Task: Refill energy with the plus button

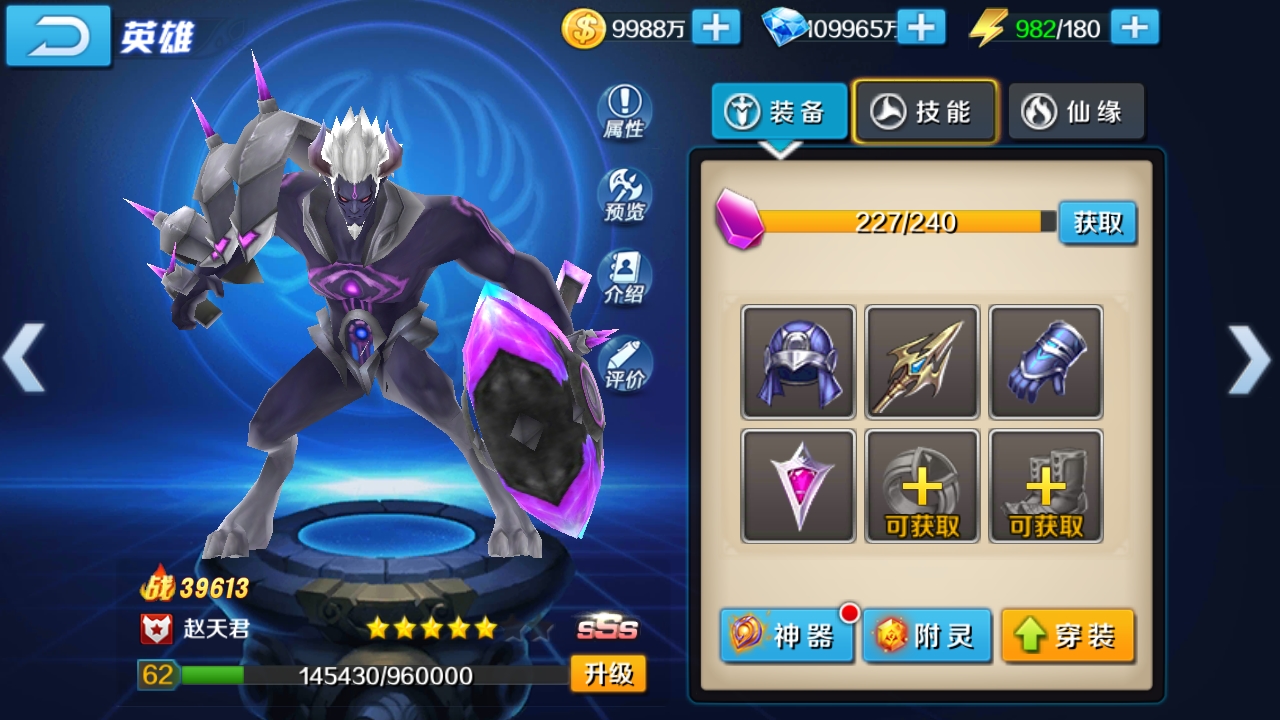Action: [1134, 28]
